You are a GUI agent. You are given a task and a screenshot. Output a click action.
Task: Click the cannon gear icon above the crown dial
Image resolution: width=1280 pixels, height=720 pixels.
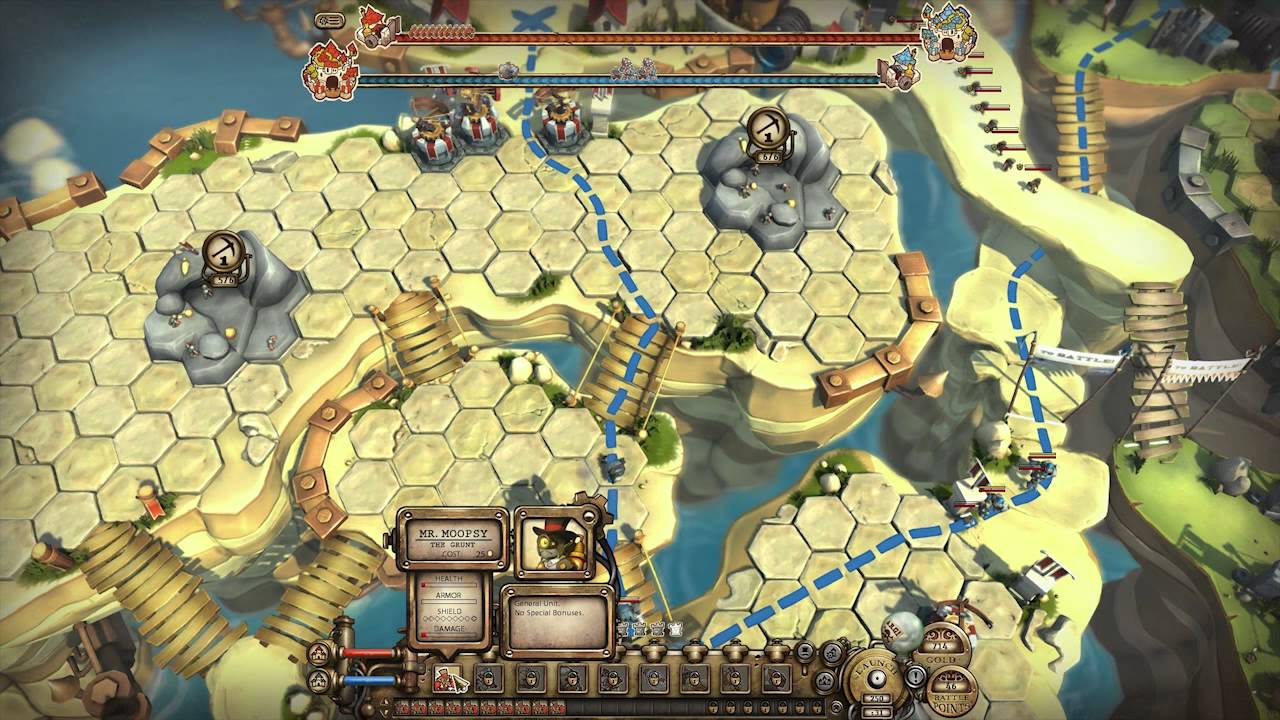coord(831,654)
